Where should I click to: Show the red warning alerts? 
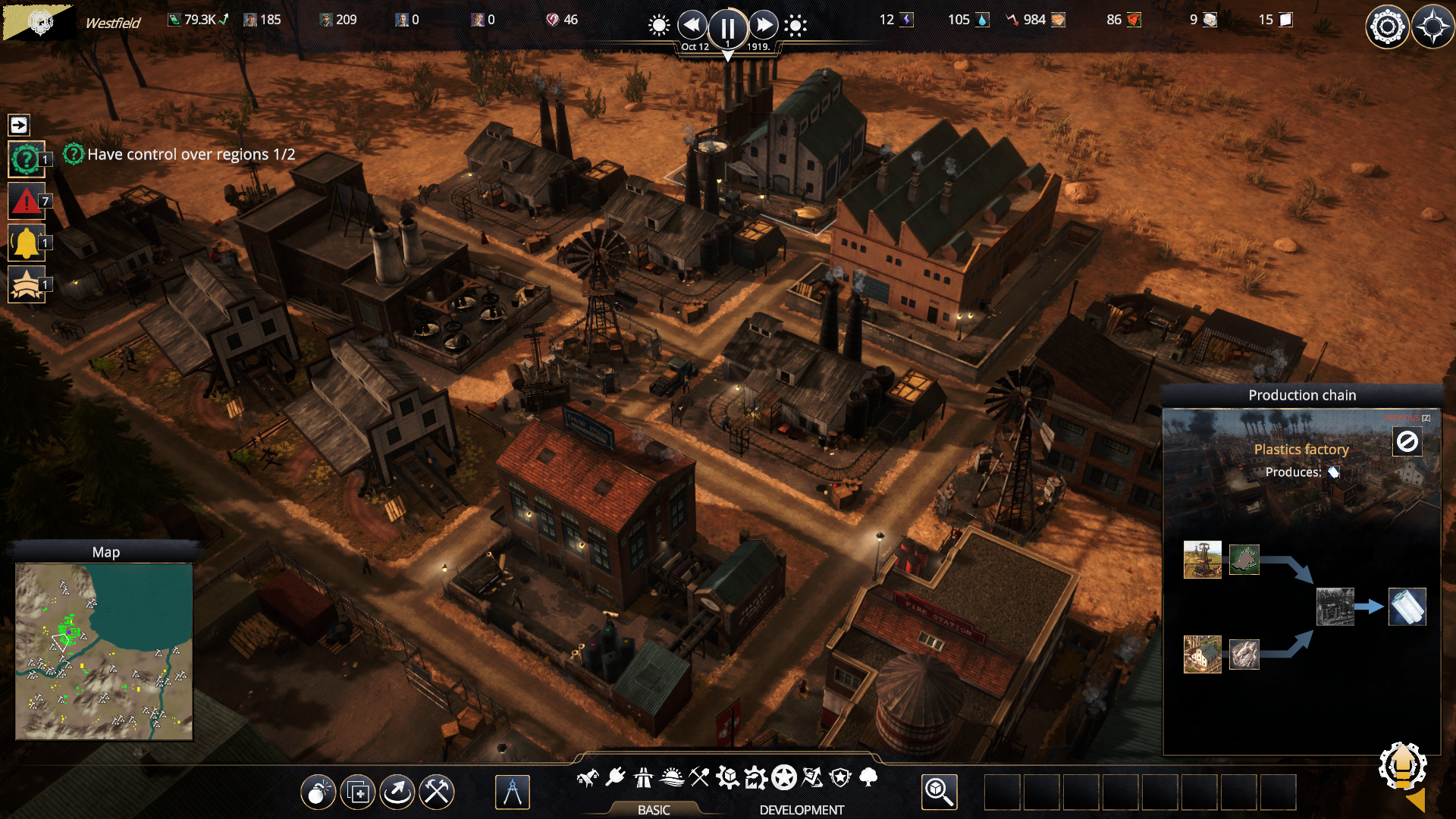pos(27,201)
